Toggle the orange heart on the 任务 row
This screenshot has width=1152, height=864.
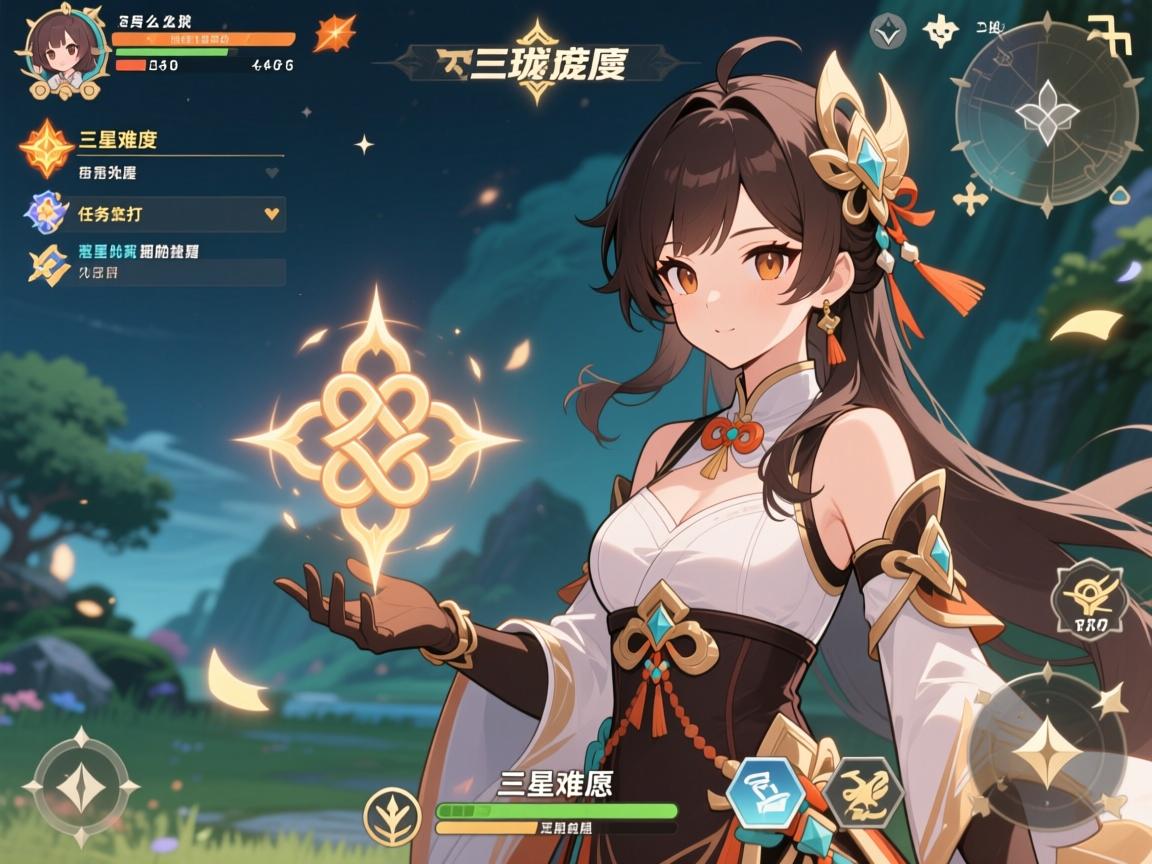(270, 213)
